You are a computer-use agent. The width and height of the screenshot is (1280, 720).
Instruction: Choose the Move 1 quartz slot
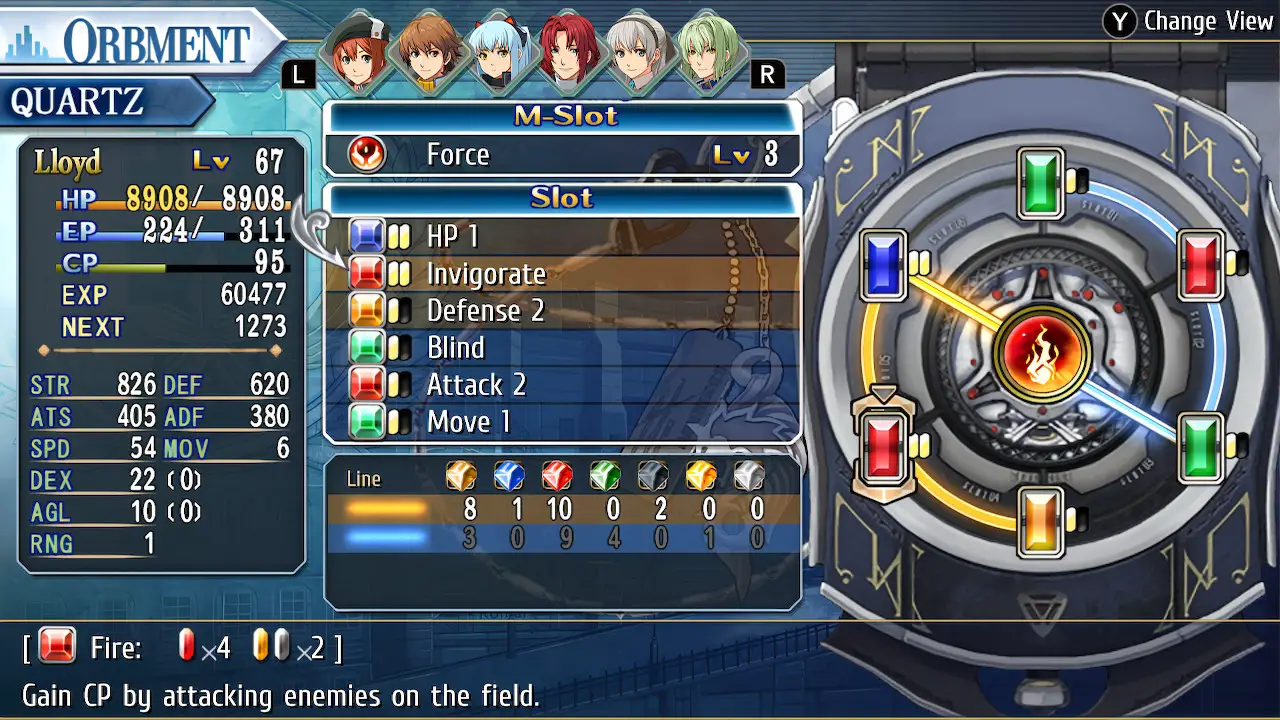click(x=562, y=422)
